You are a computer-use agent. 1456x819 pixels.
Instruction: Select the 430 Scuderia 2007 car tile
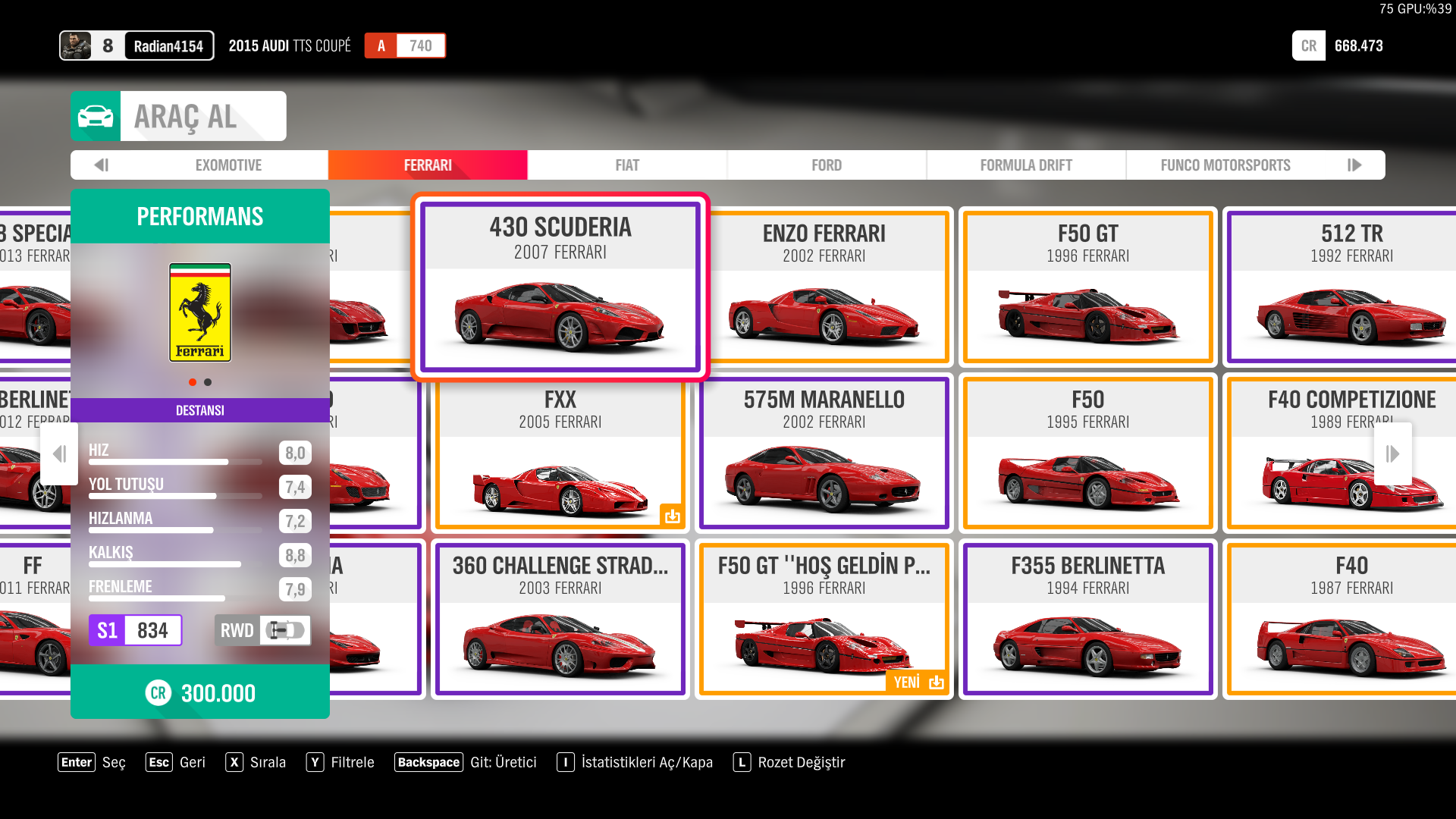[x=560, y=287]
